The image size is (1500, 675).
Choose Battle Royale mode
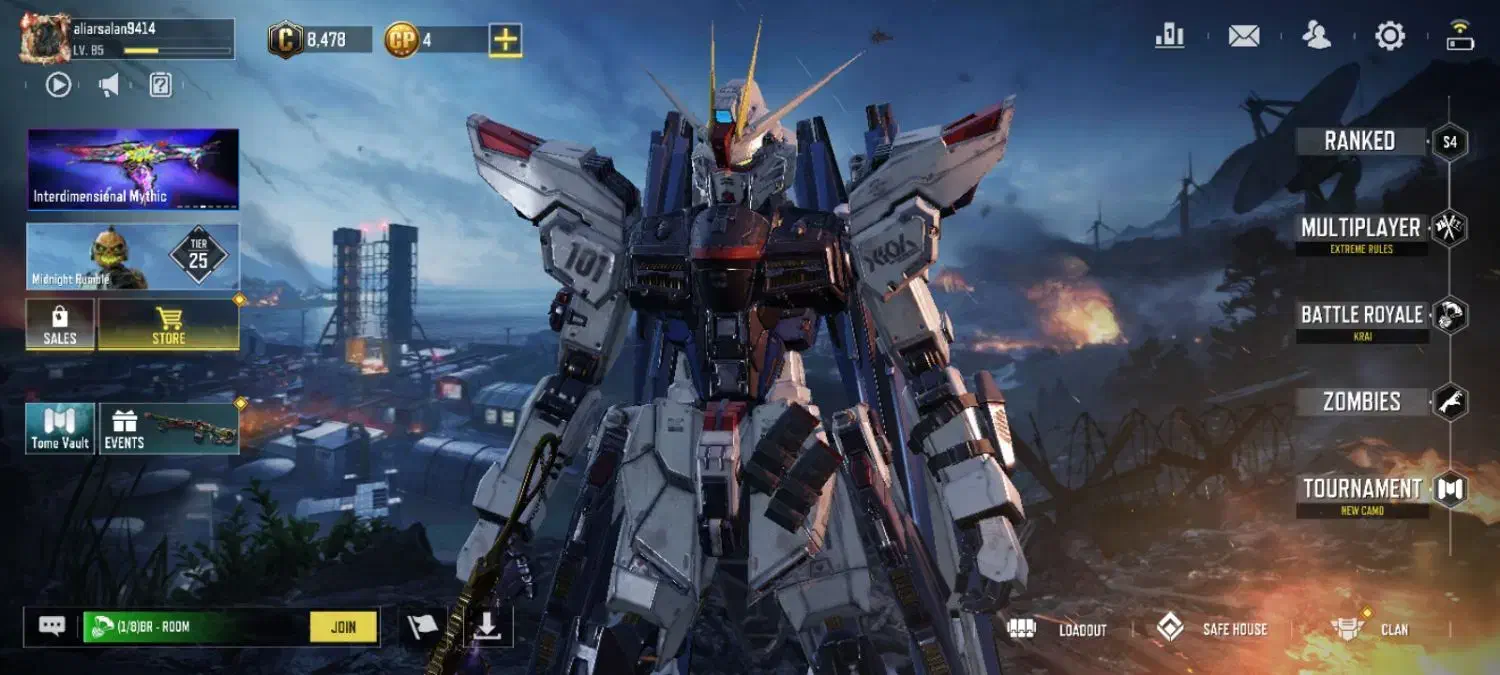[x=1361, y=315]
